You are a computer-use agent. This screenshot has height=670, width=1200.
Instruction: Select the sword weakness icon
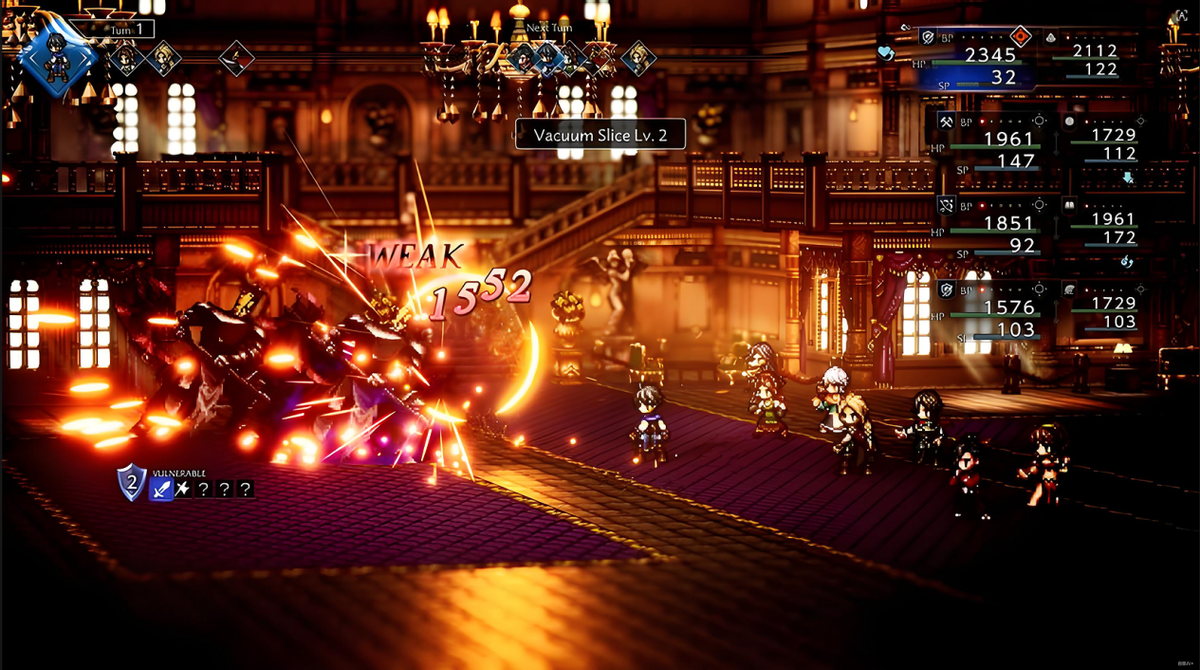[x=162, y=489]
